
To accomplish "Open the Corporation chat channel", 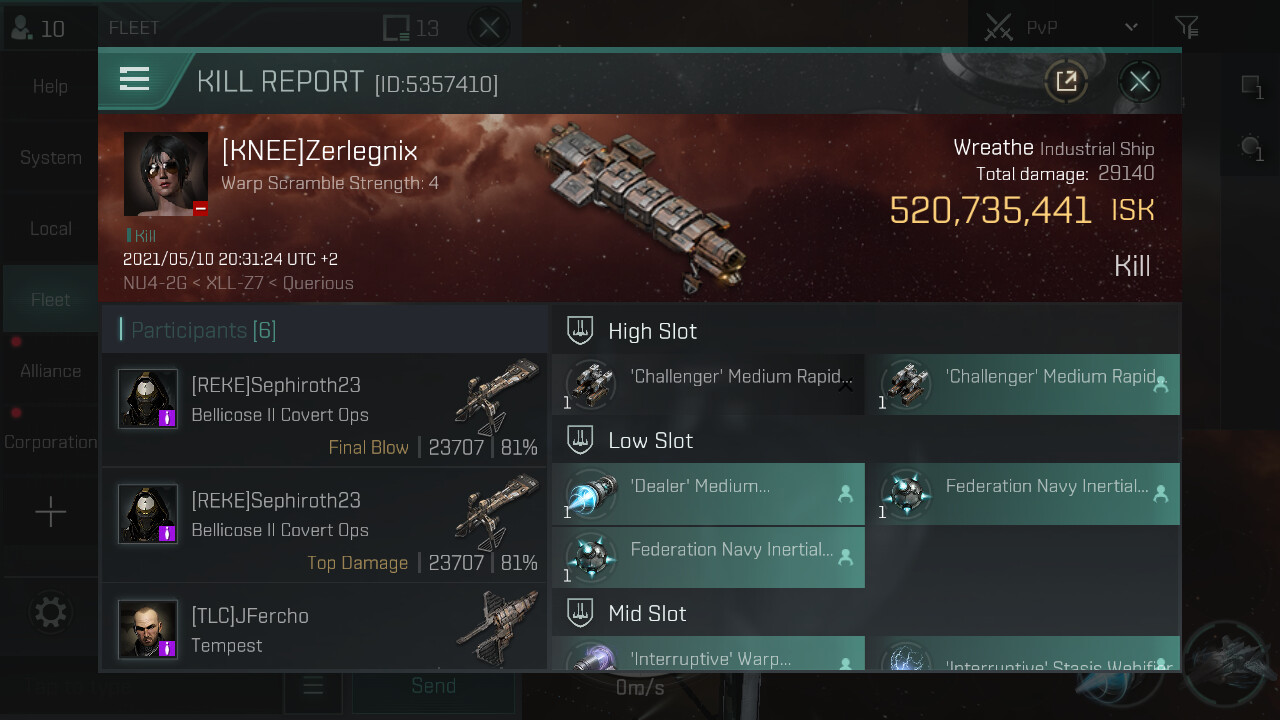I will coord(50,442).
